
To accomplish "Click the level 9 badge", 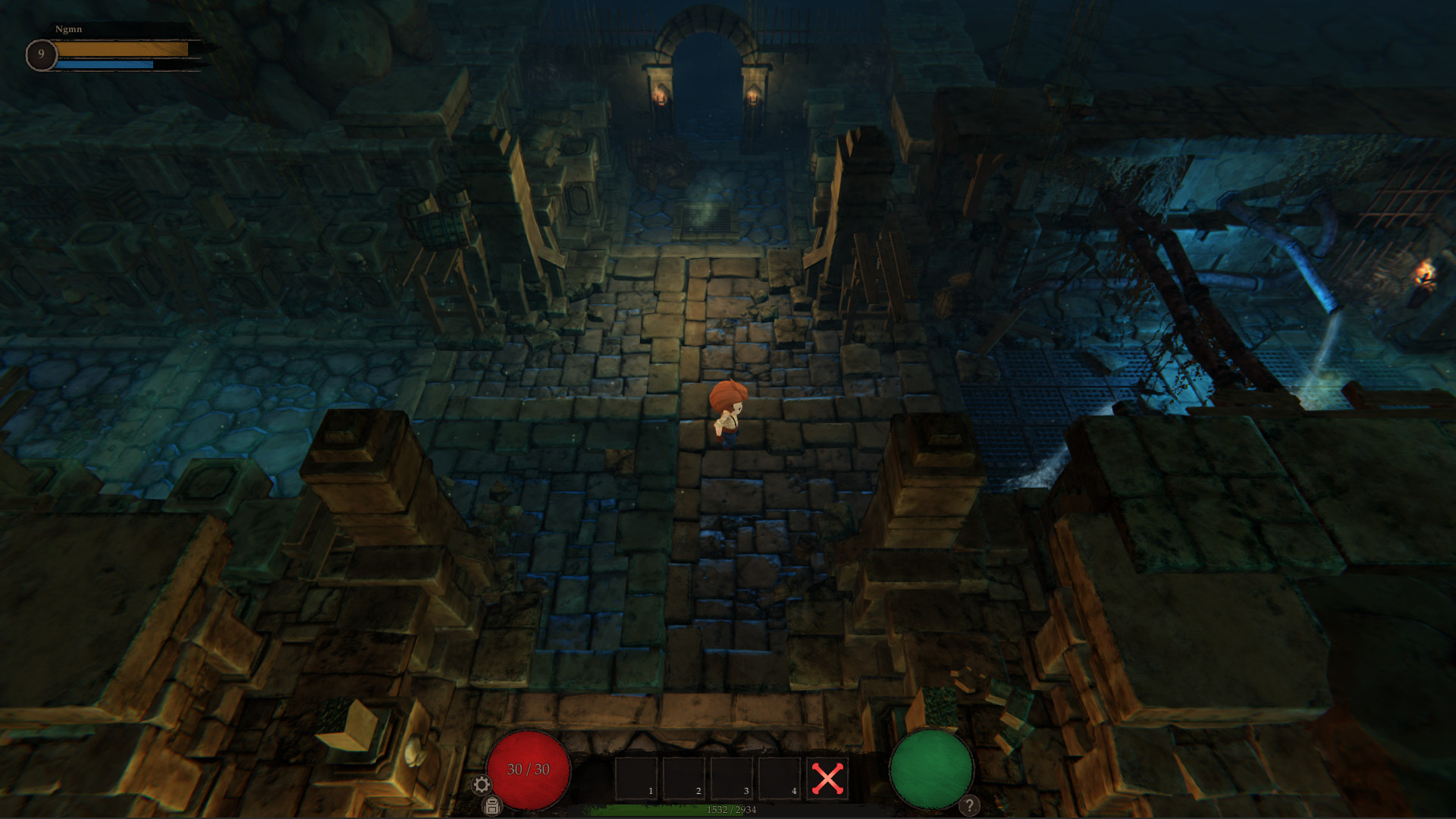I will [42, 53].
